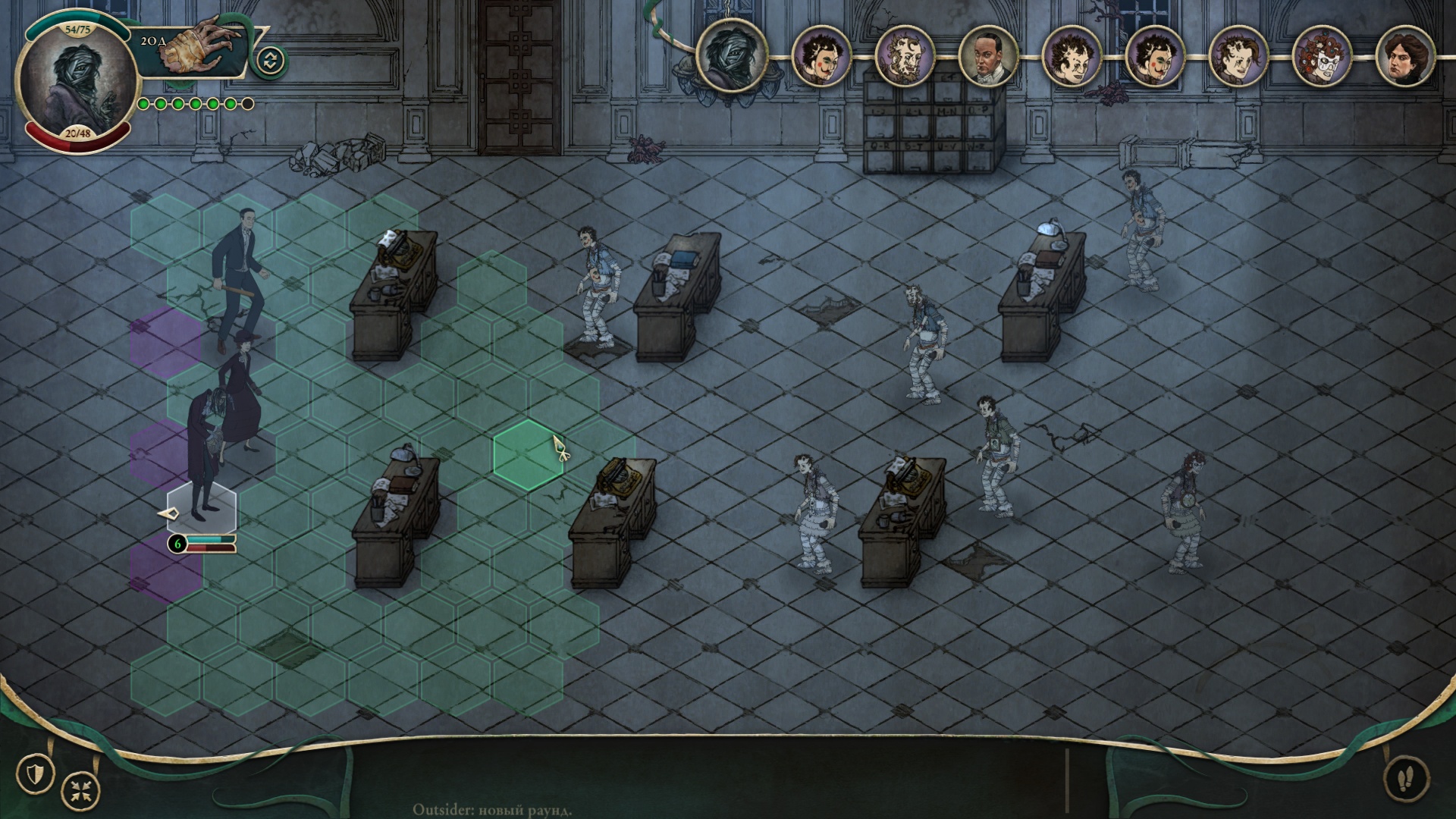1456x819 pixels.
Task: Click the footprints button
Action: click(1406, 778)
